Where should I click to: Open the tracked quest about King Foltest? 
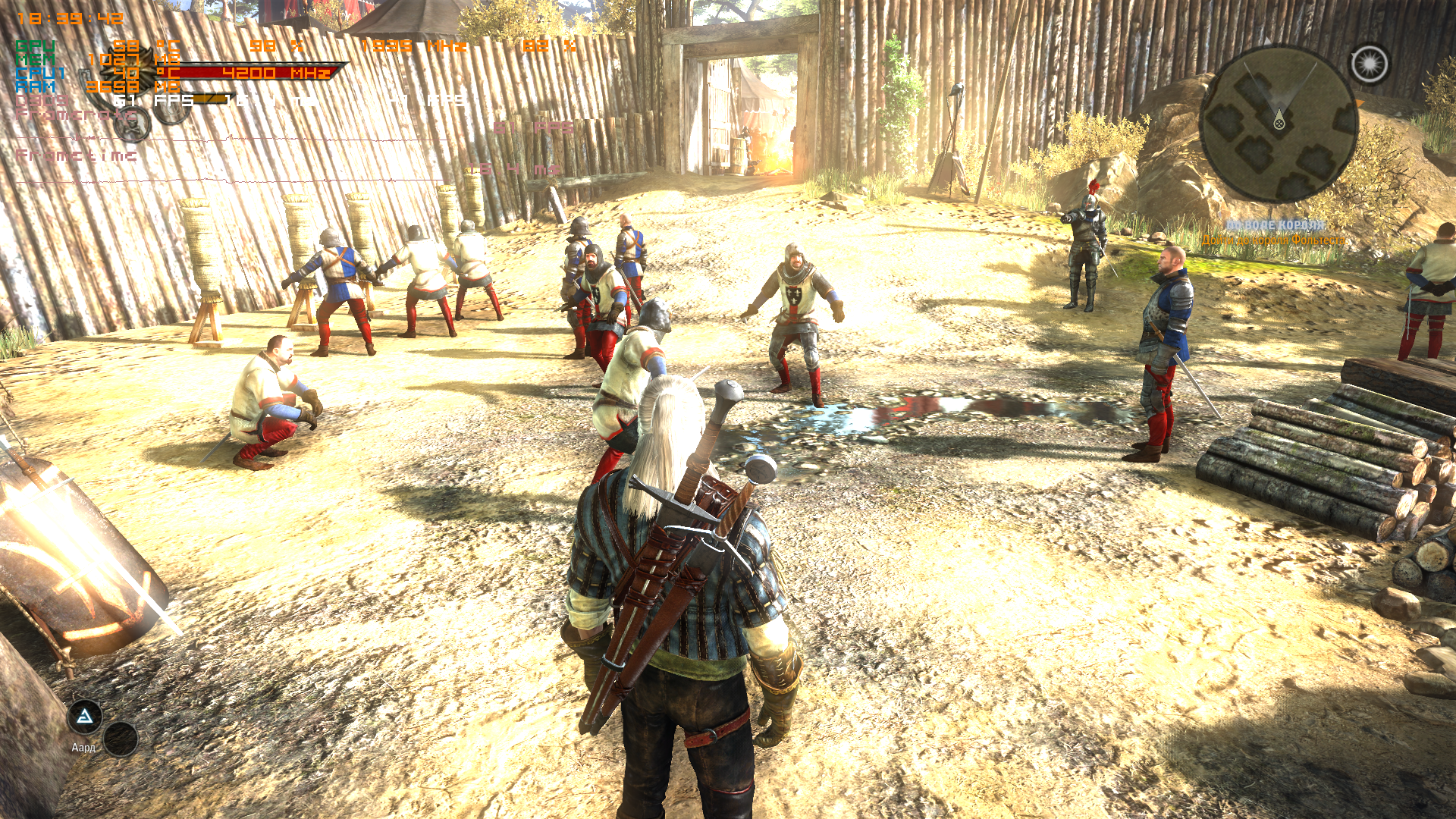(x=1274, y=240)
